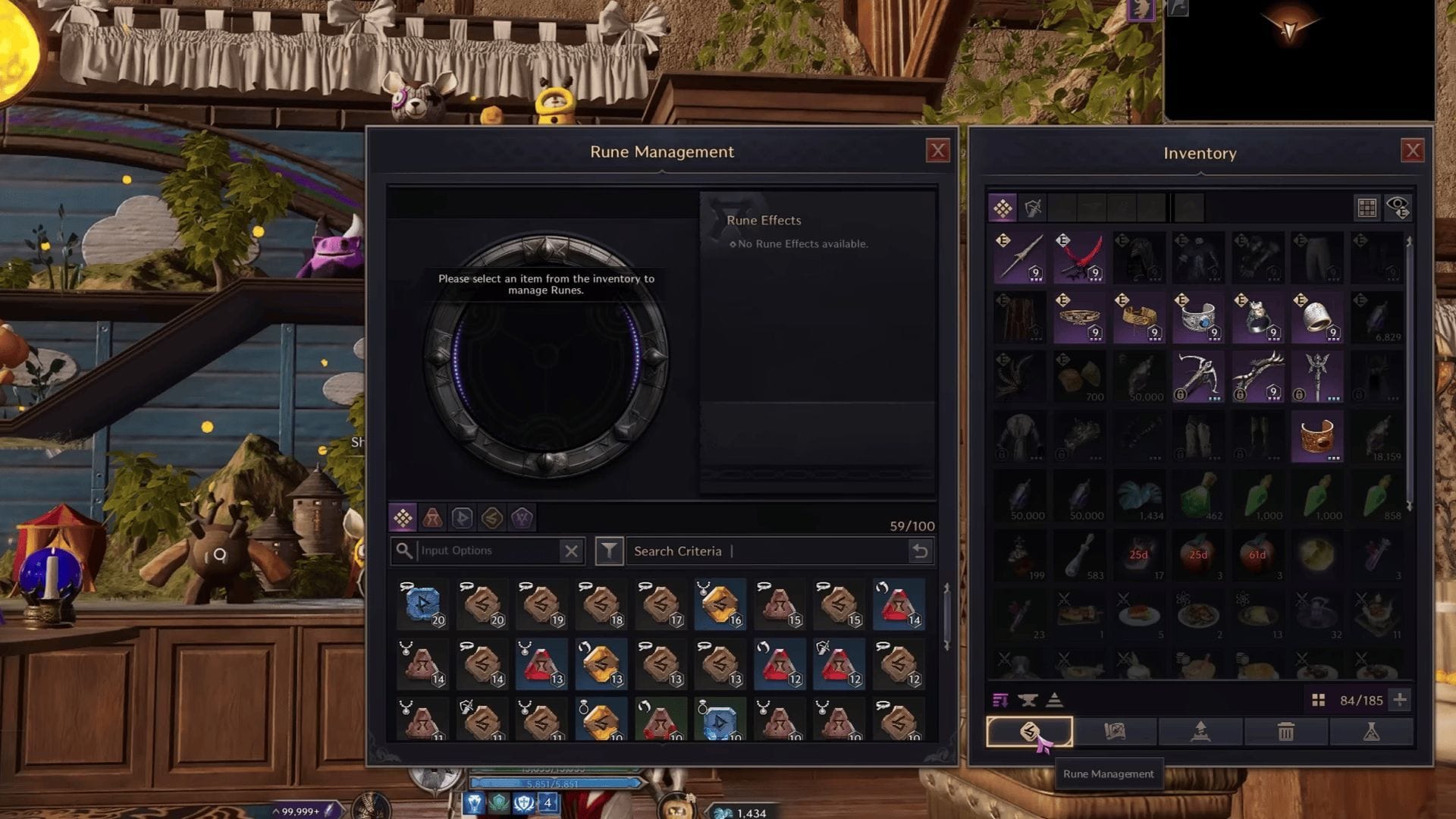
Task: Select the all-items diamond tab in Rune Management
Action: point(403,518)
